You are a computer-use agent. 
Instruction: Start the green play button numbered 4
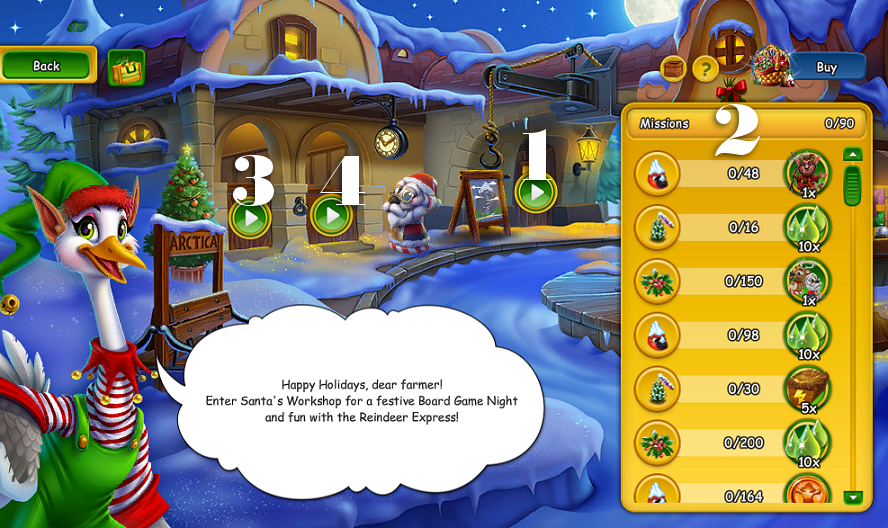(331, 215)
